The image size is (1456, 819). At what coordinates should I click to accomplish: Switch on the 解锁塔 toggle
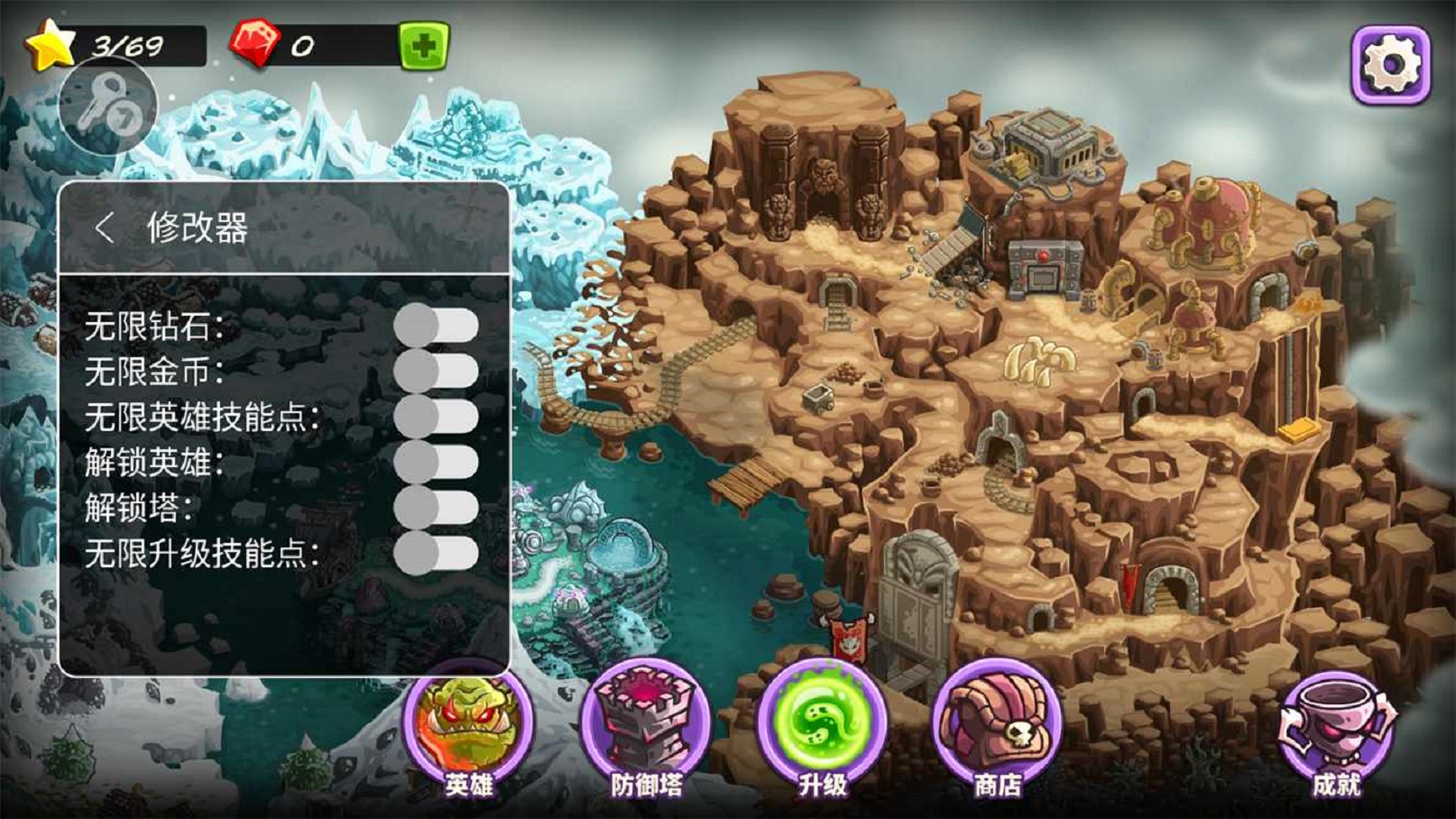point(436,508)
